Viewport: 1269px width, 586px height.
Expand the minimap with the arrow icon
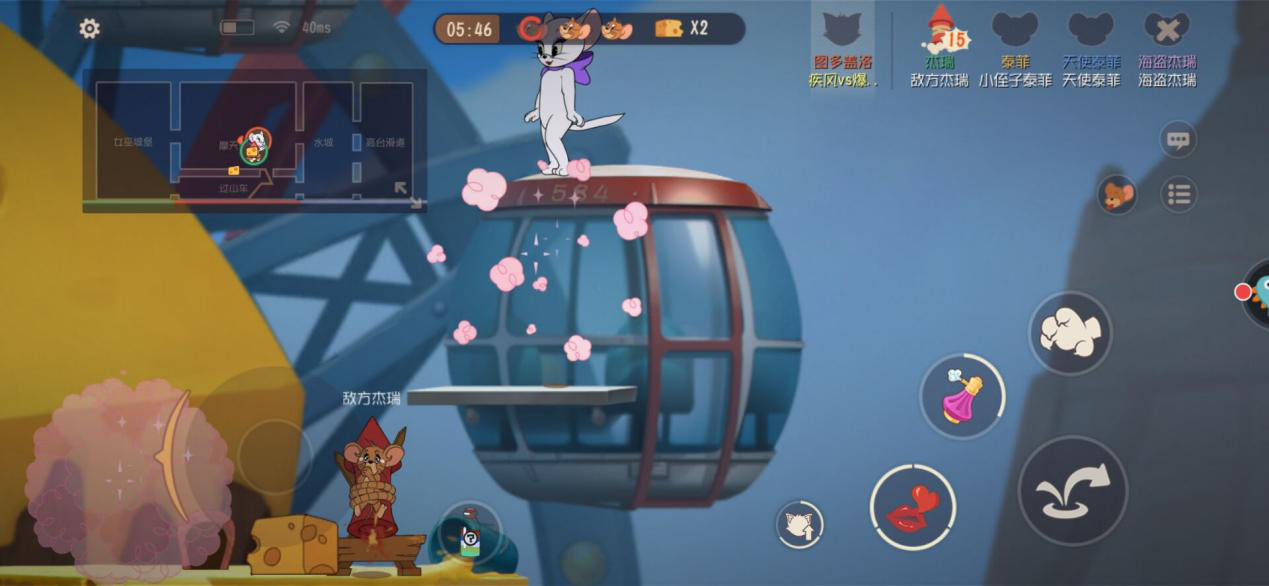pyautogui.click(x=406, y=193)
